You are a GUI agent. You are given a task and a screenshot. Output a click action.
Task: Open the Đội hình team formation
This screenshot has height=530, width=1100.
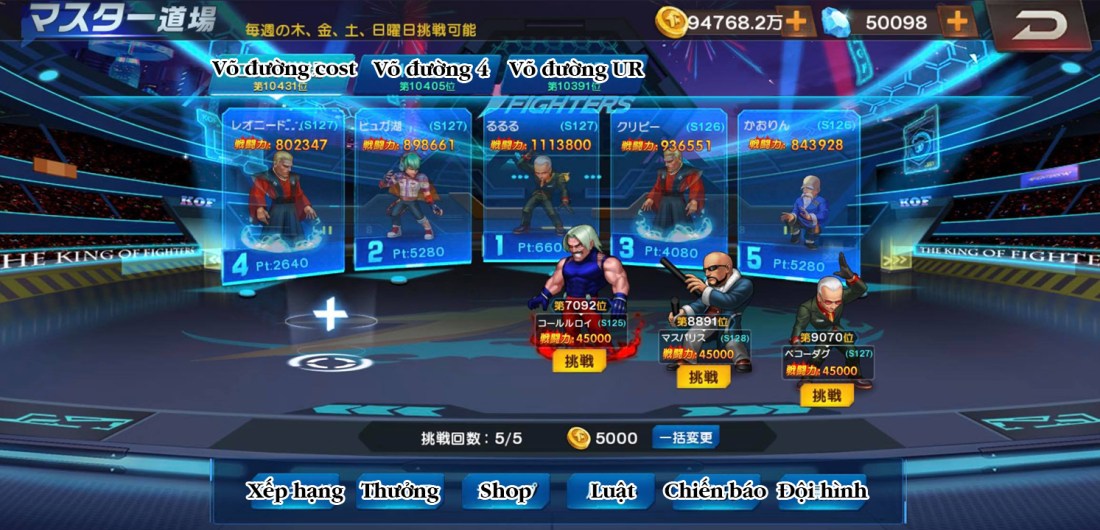pos(822,491)
